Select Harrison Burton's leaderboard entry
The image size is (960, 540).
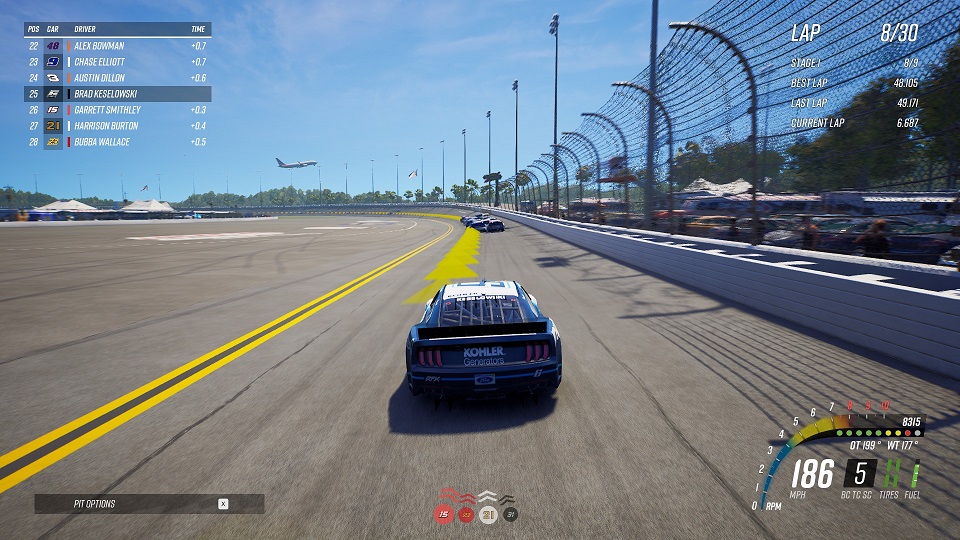point(118,126)
